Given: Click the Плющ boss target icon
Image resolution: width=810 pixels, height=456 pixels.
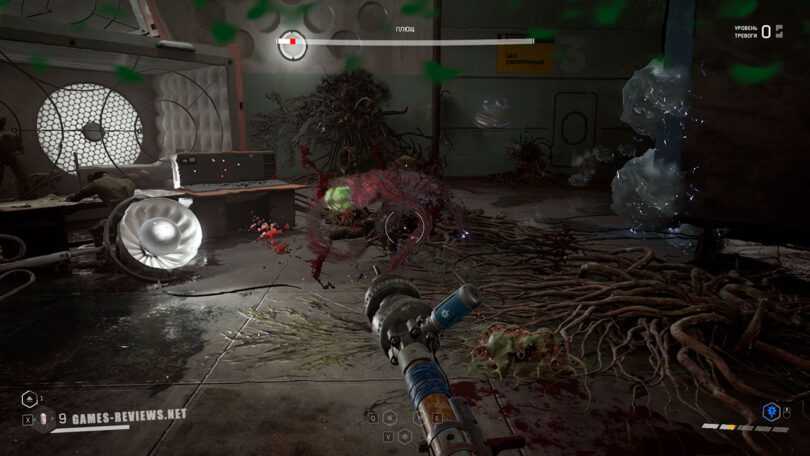Looking at the screenshot, I should coord(292,43).
